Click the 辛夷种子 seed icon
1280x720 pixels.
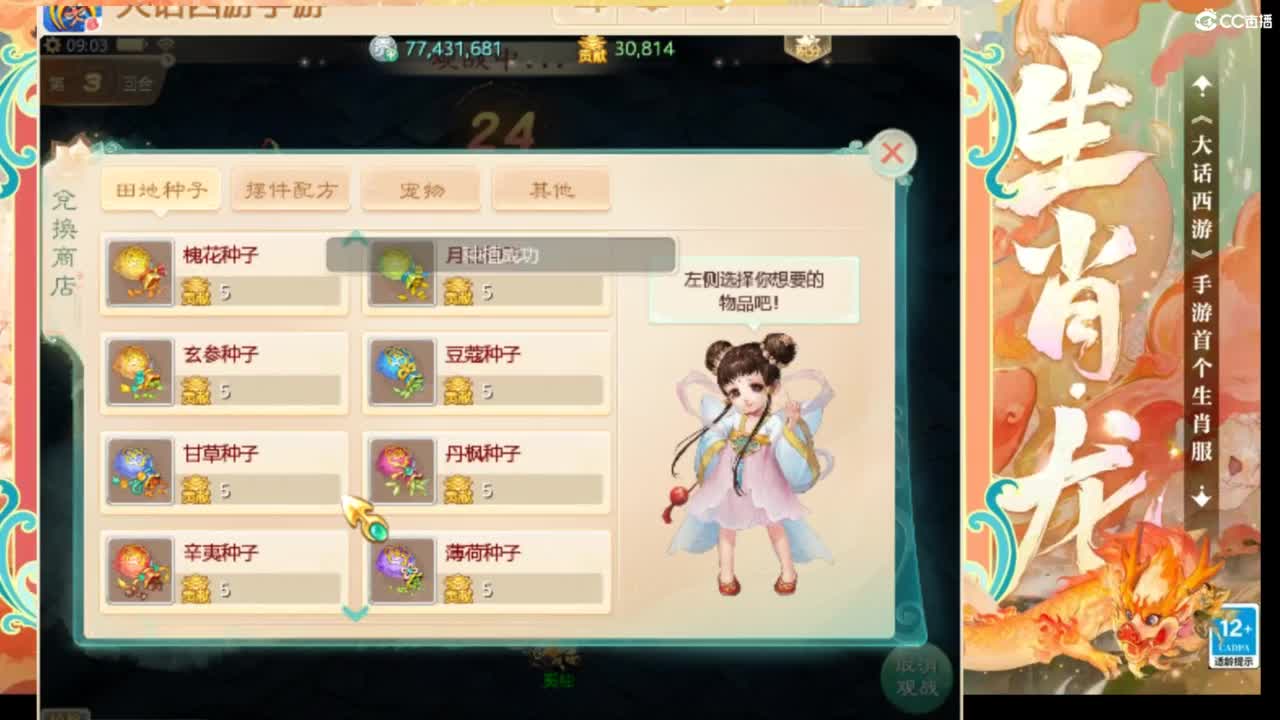(x=138, y=570)
